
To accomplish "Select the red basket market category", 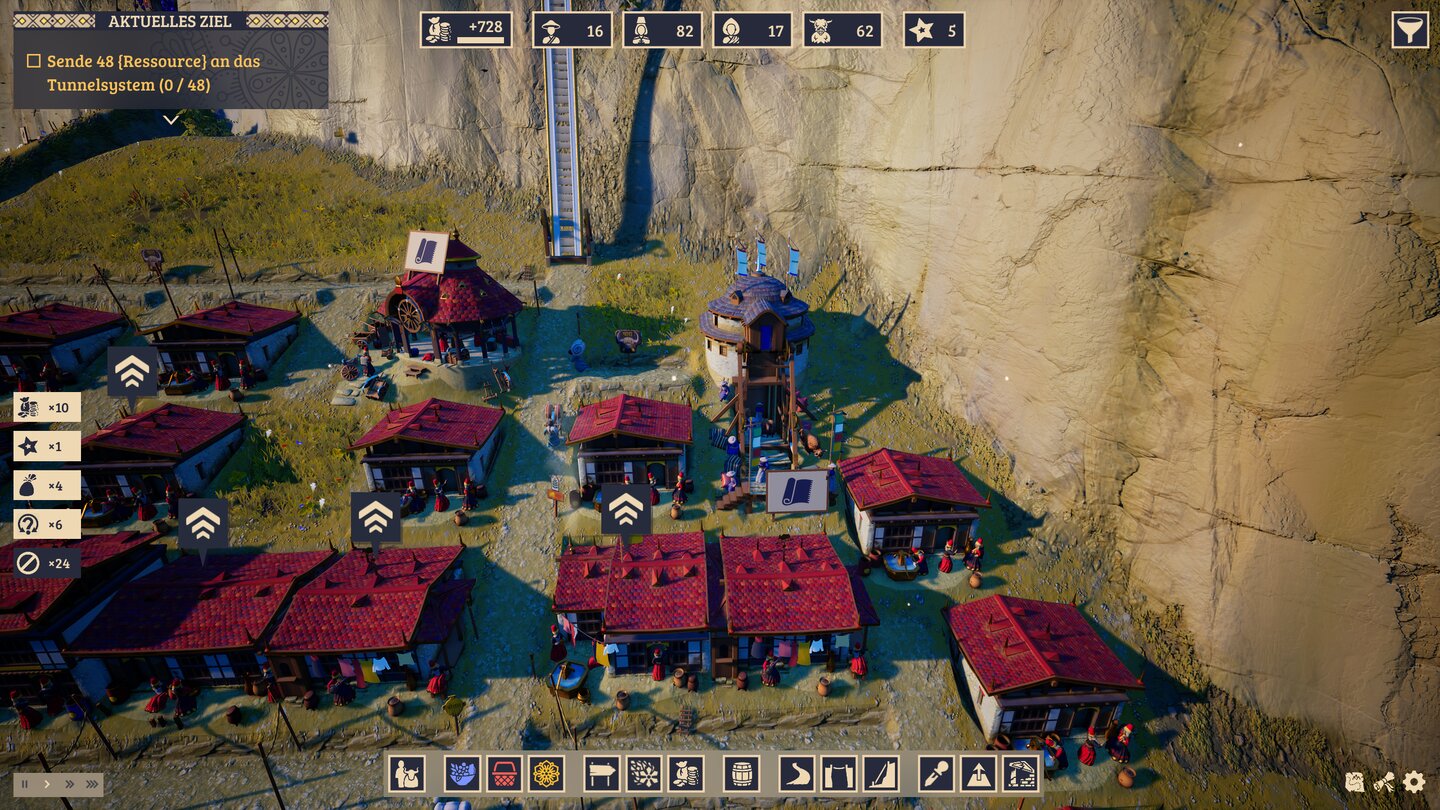I will [x=504, y=774].
